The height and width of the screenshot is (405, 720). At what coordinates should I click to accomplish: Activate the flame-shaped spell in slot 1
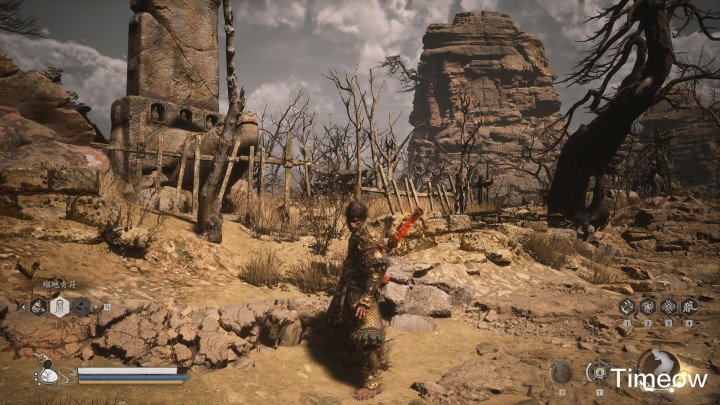[x=627, y=307]
